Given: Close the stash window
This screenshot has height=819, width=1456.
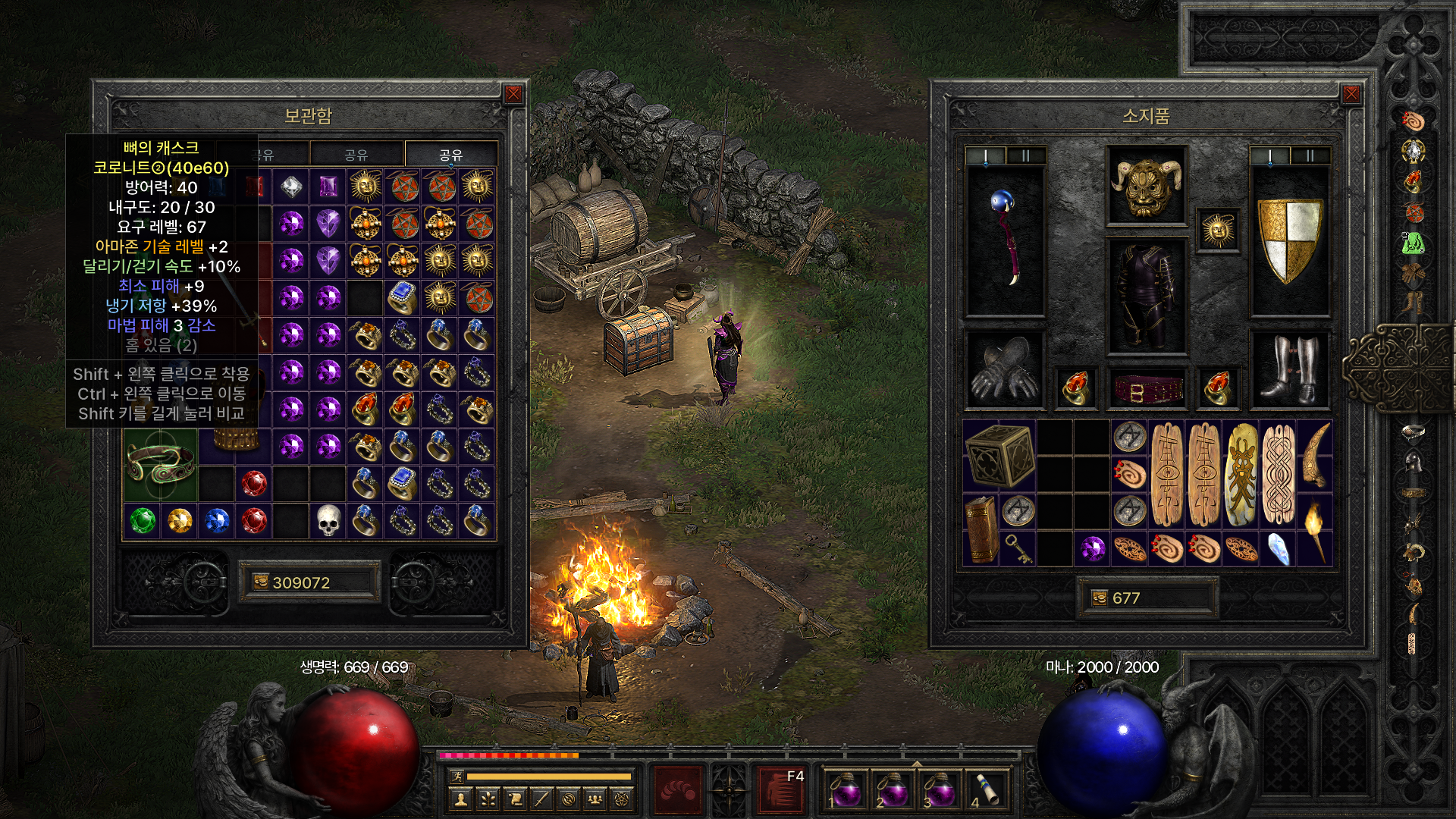Looking at the screenshot, I should (x=513, y=94).
